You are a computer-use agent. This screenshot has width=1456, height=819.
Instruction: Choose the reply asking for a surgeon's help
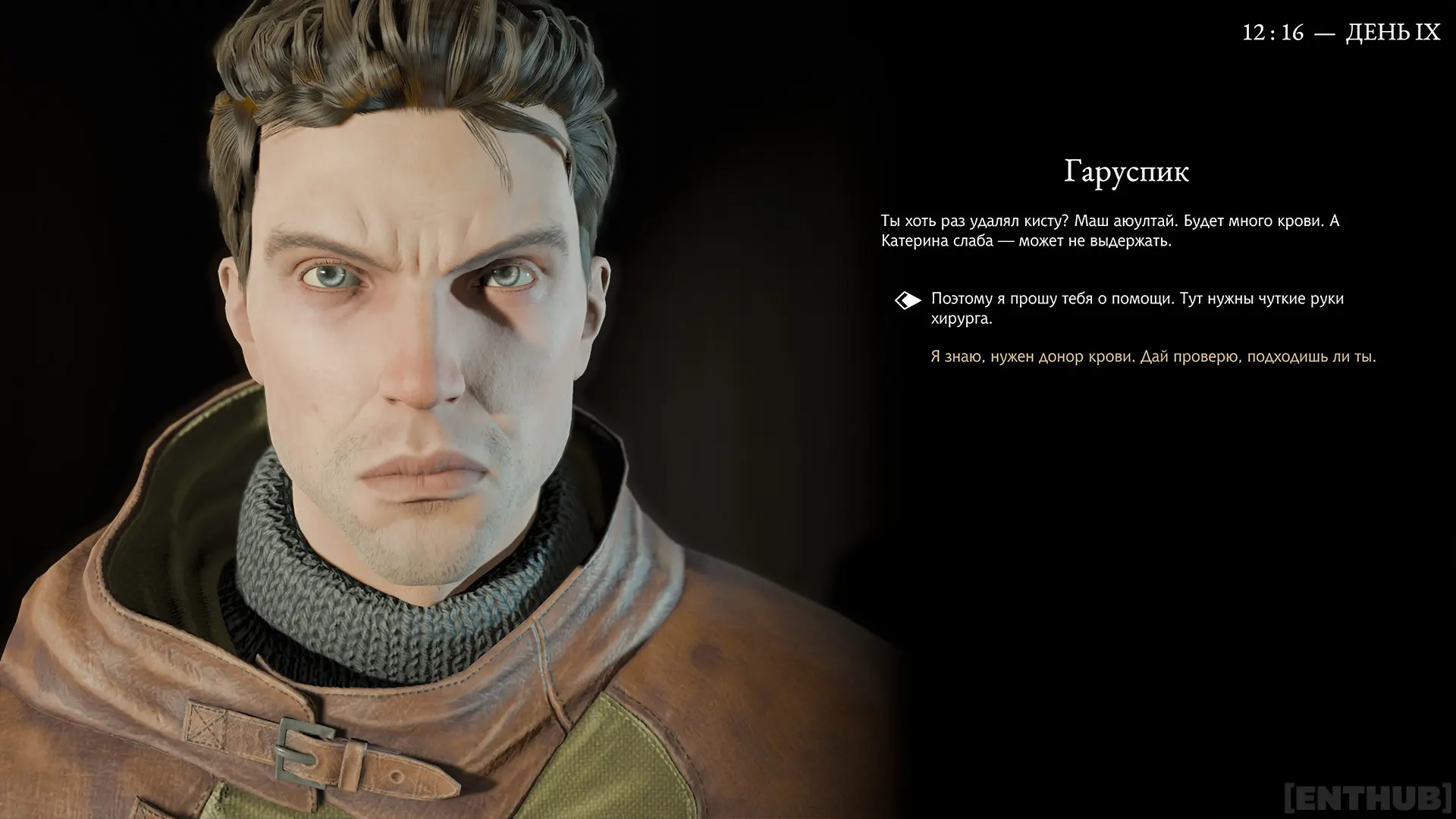[1137, 309]
